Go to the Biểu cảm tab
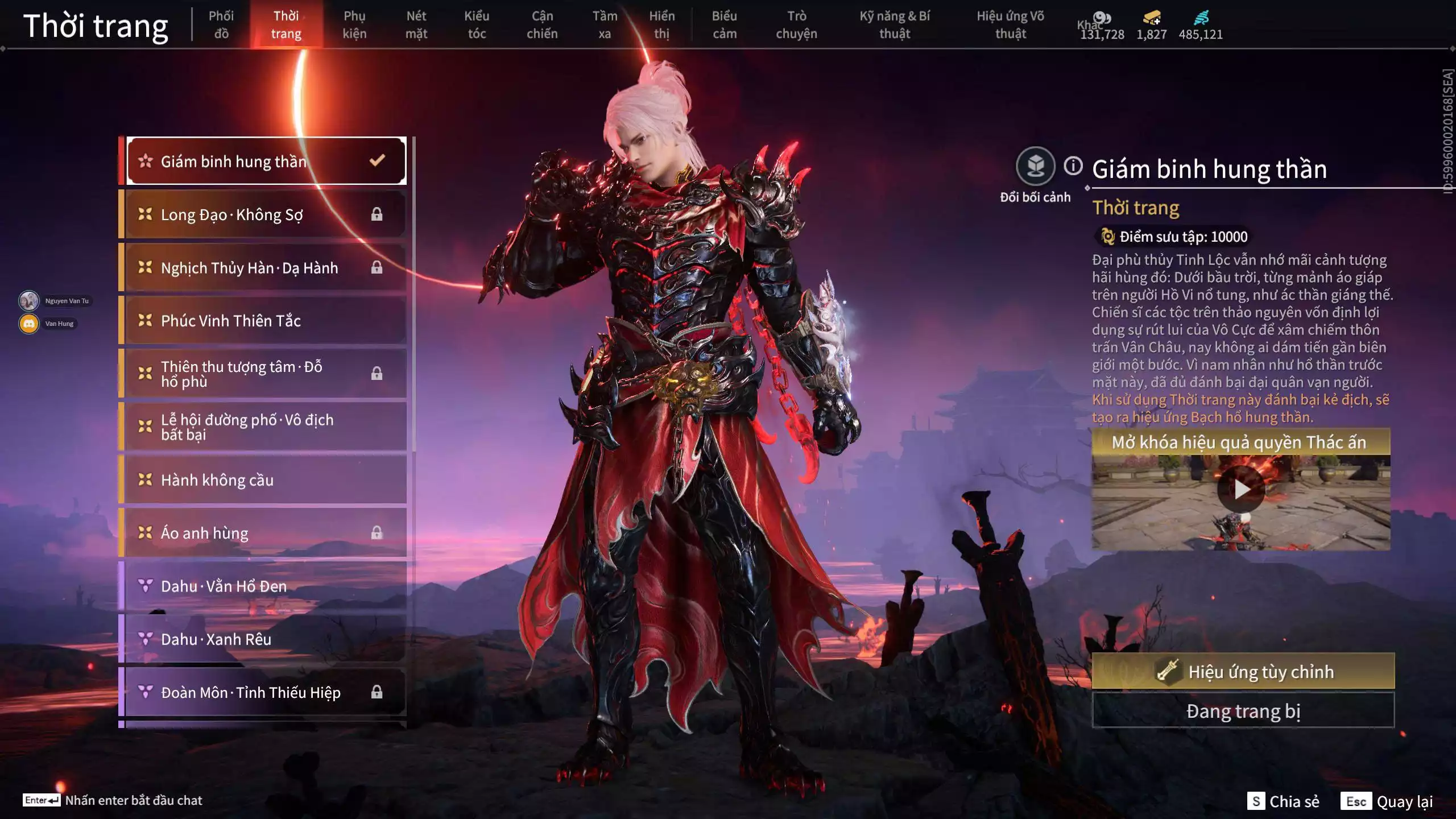 [725, 24]
